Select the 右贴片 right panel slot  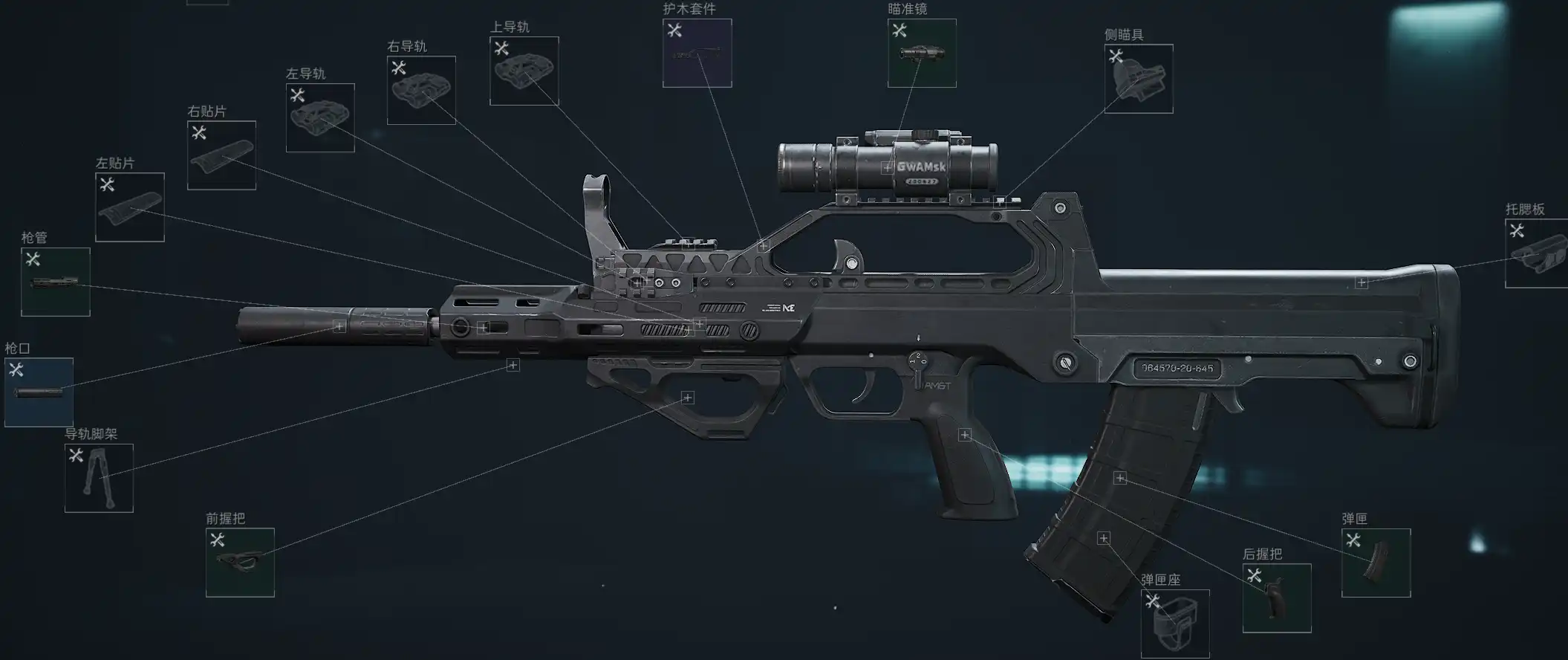coord(221,155)
